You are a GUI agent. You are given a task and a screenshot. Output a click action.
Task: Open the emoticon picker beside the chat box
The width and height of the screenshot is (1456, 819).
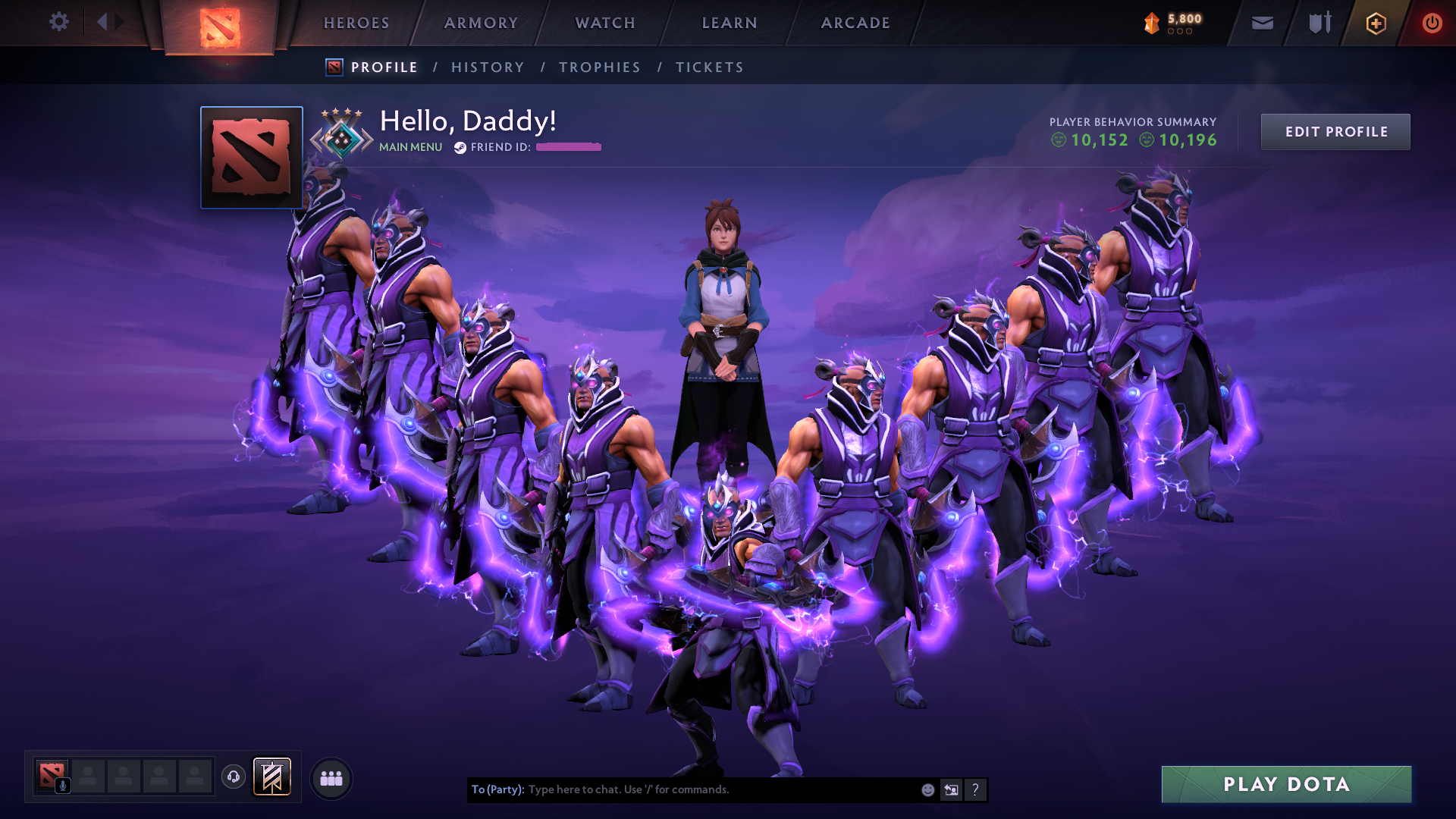[927, 789]
